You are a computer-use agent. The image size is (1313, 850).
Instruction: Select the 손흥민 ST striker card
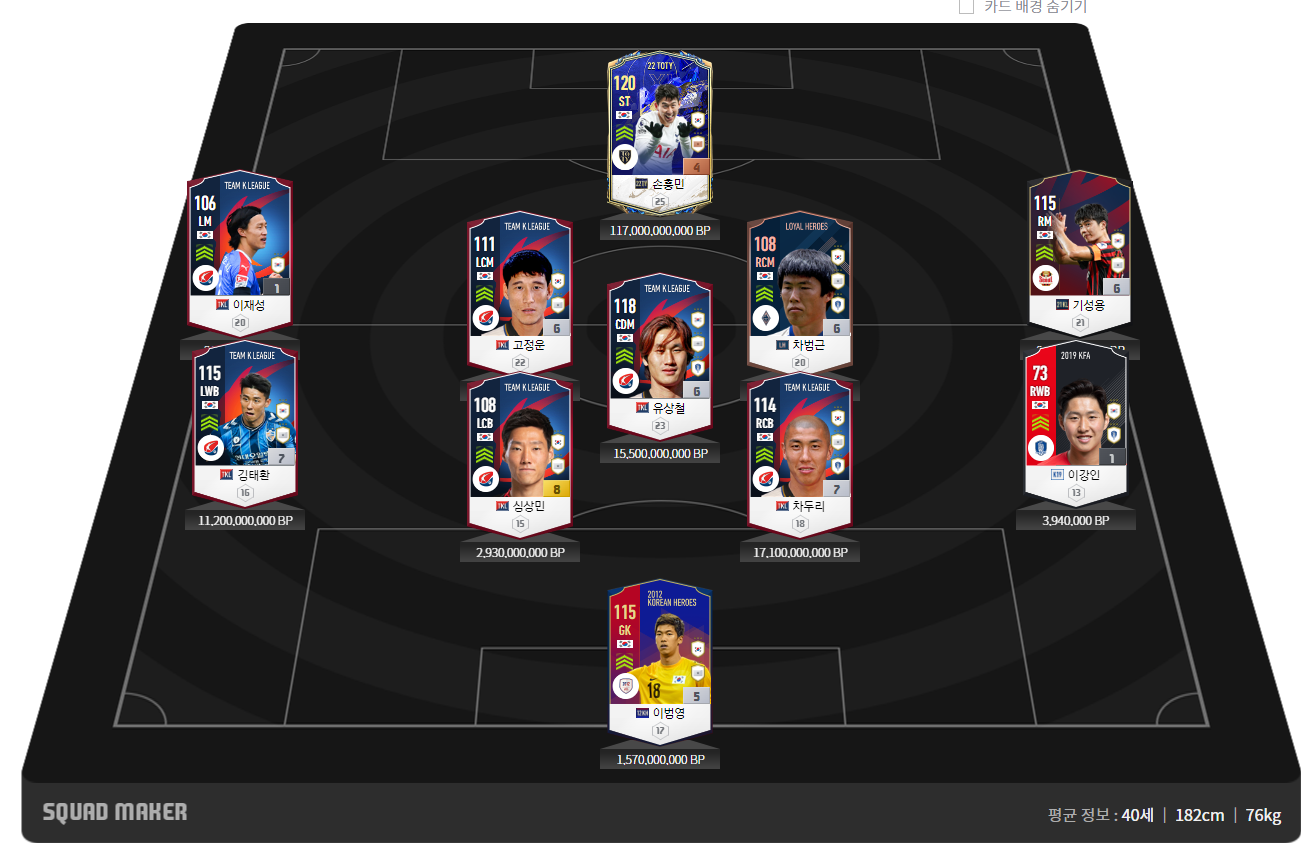point(659,125)
